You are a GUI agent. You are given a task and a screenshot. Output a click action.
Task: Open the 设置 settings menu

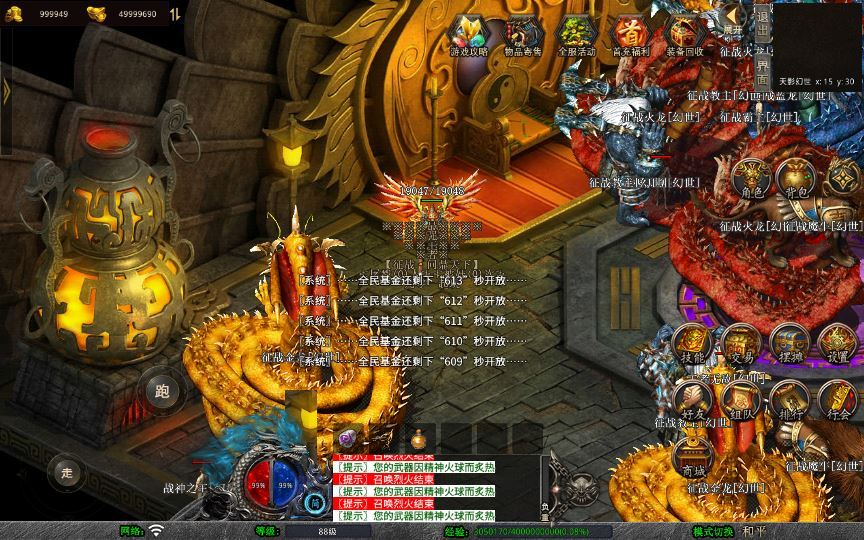click(x=837, y=344)
